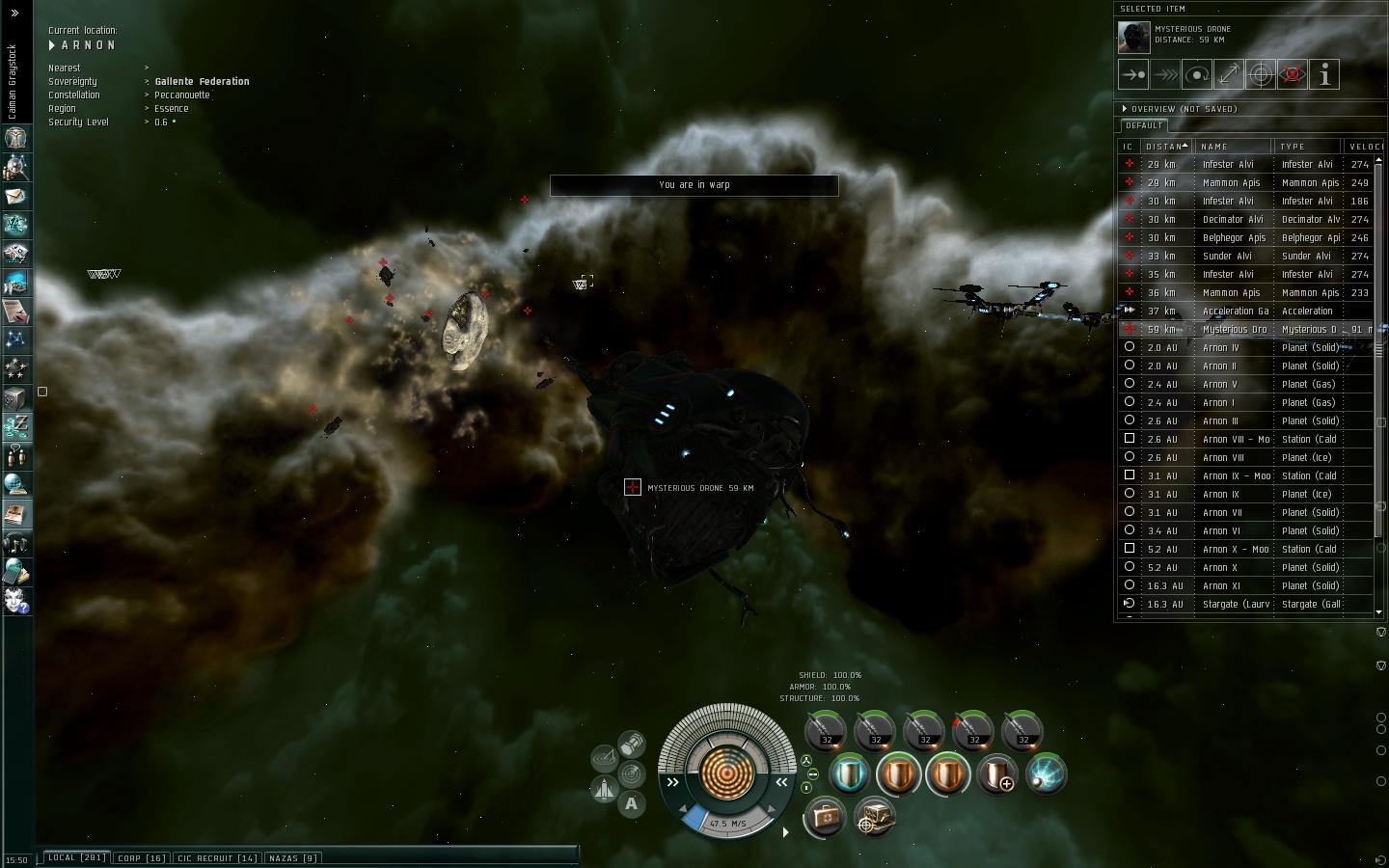
Task: Lock target on the Mysterious Drone
Action: pyautogui.click(x=1261, y=74)
